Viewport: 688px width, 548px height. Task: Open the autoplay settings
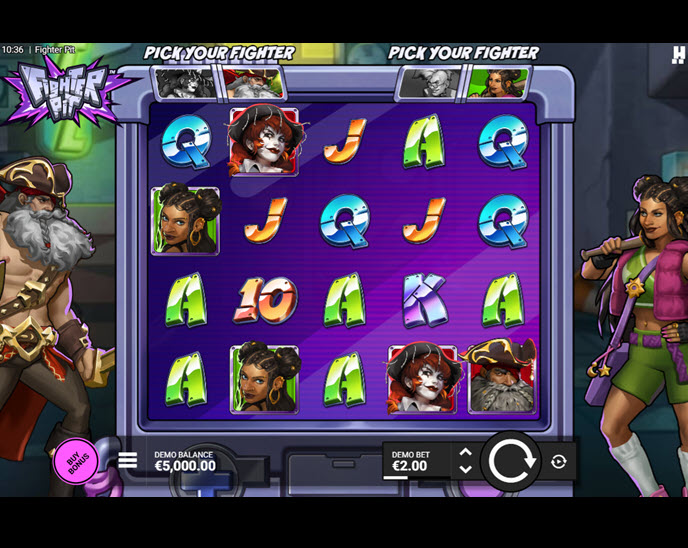pyautogui.click(x=559, y=461)
